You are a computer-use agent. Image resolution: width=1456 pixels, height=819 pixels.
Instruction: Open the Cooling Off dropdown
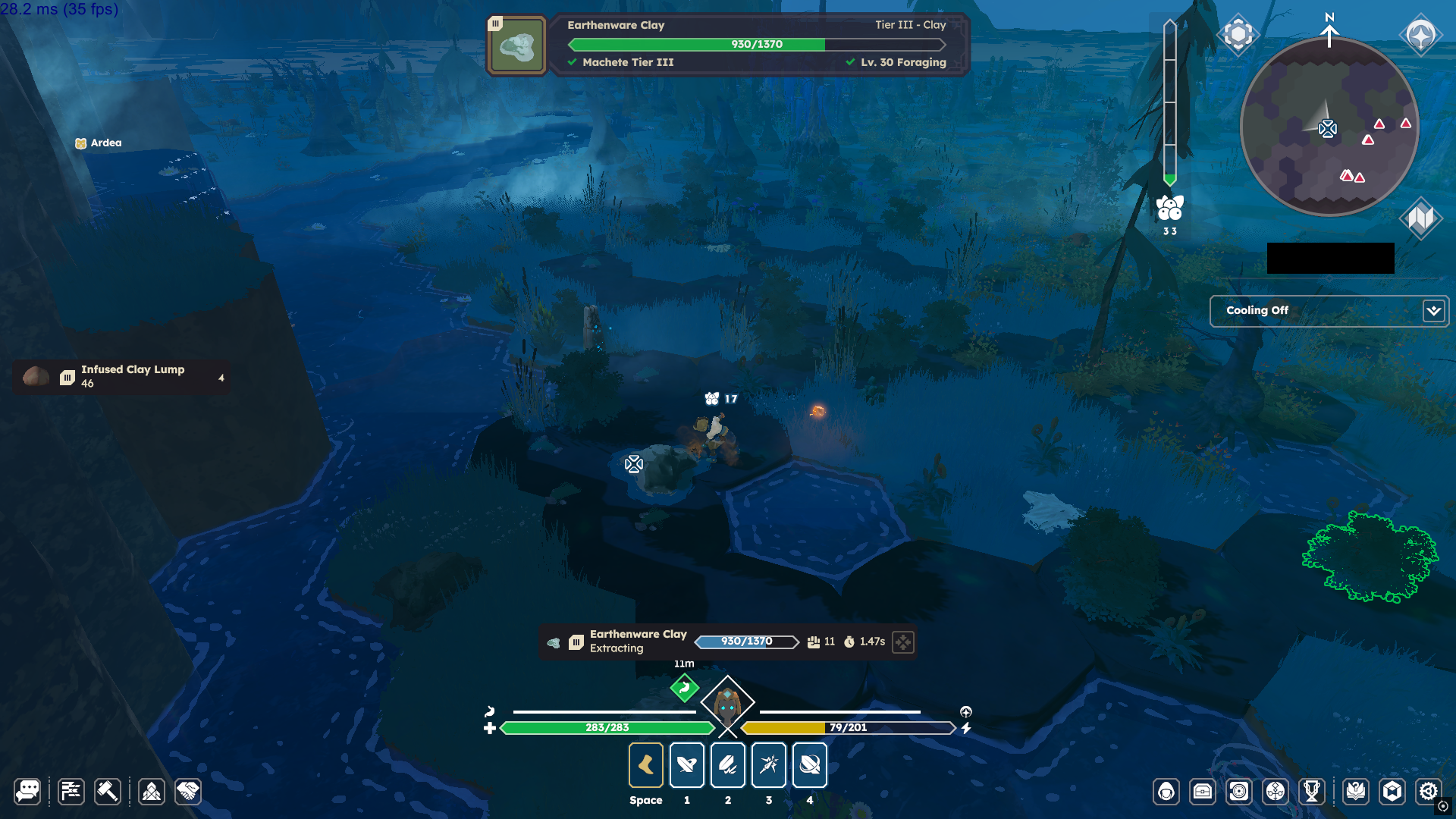1433,311
